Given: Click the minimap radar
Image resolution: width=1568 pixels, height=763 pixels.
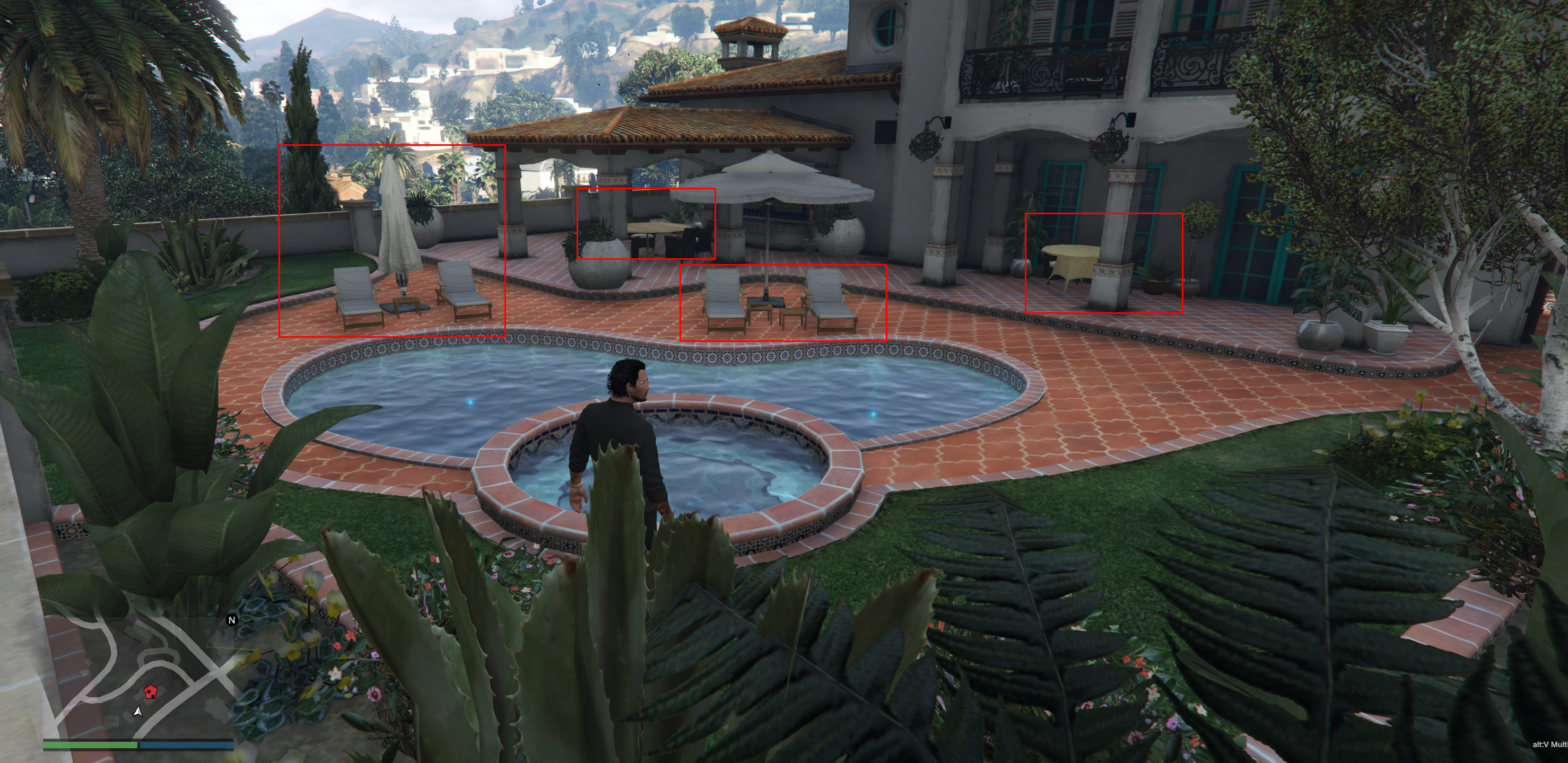Looking at the screenshot, I should [139, 677].
